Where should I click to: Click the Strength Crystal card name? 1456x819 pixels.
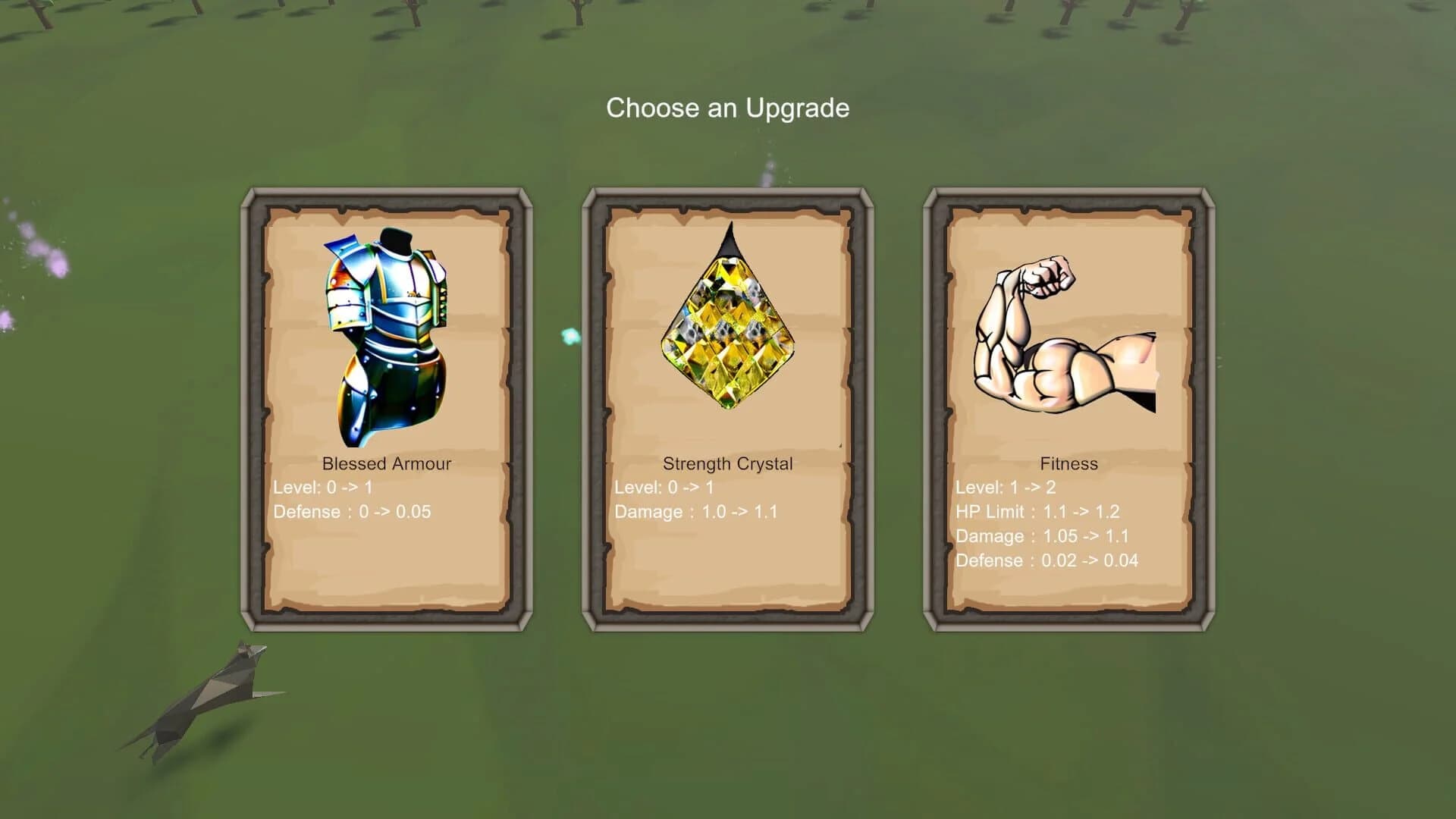pyautogui.click(x=728, y=463)
